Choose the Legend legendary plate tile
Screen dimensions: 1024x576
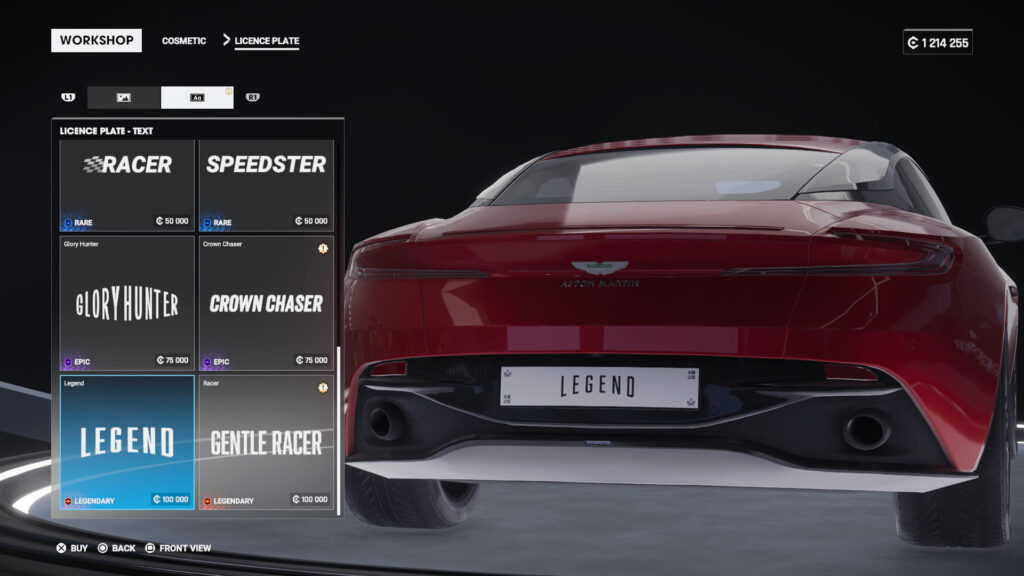(127, 442)
